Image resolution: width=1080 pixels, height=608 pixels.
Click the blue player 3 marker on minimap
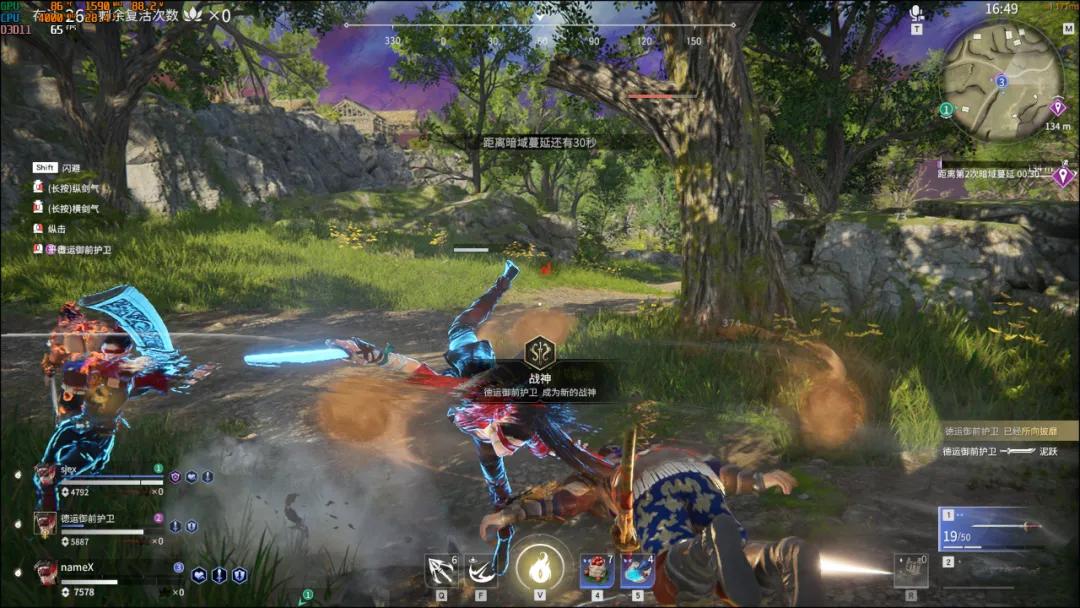[x=1001, y=81]
